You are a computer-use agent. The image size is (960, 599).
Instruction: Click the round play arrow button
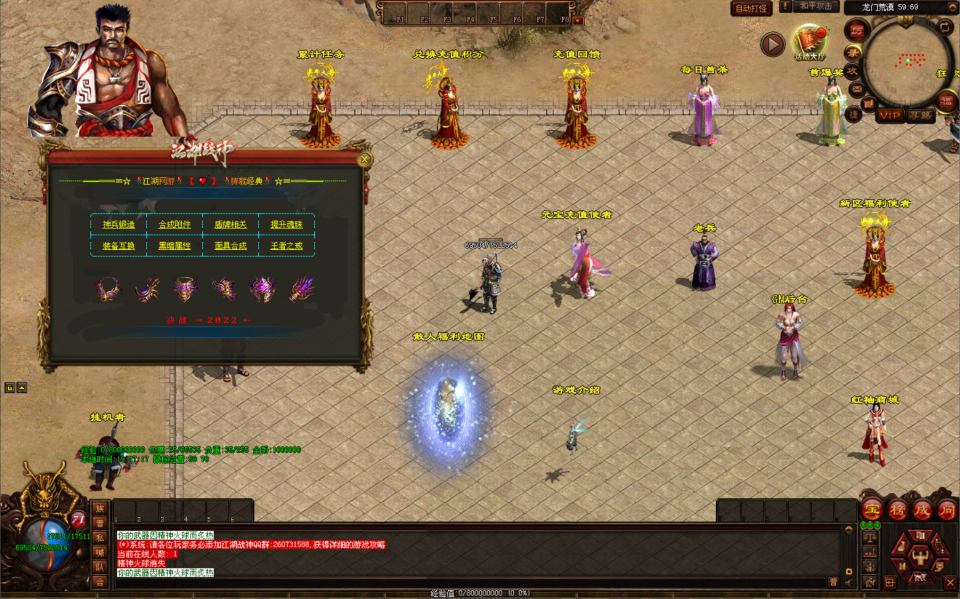(772, 44)
